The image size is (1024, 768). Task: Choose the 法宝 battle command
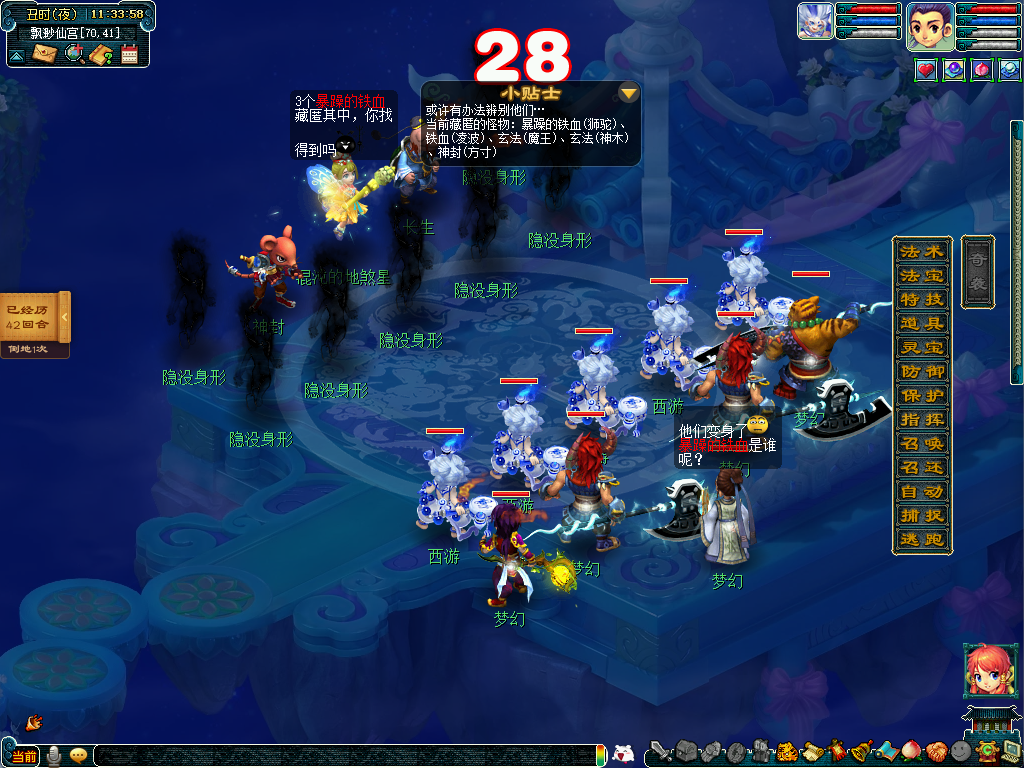[921, 275]
